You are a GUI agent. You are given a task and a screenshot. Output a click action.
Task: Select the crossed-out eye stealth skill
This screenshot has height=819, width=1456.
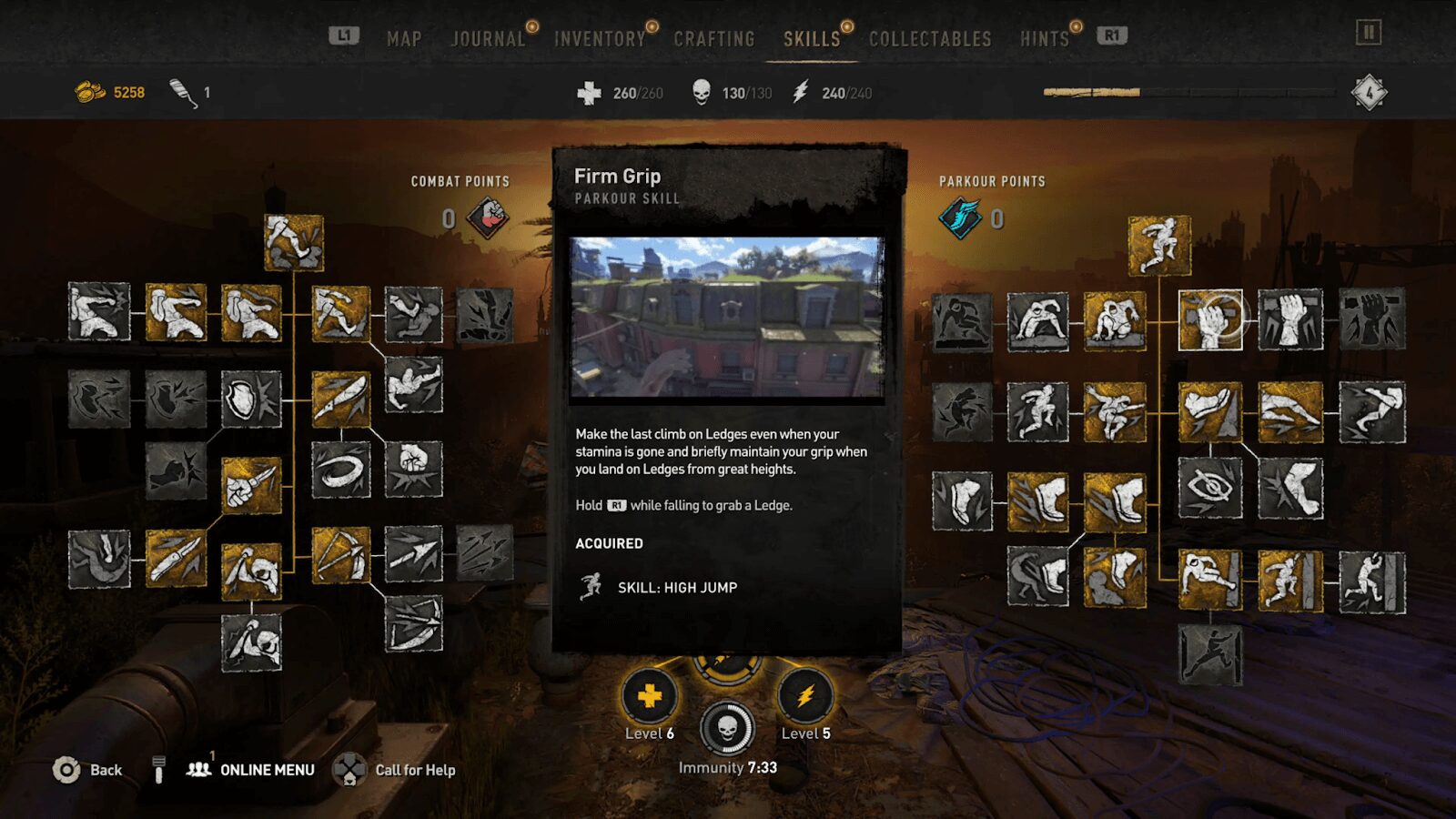(x=1210, y=488)
